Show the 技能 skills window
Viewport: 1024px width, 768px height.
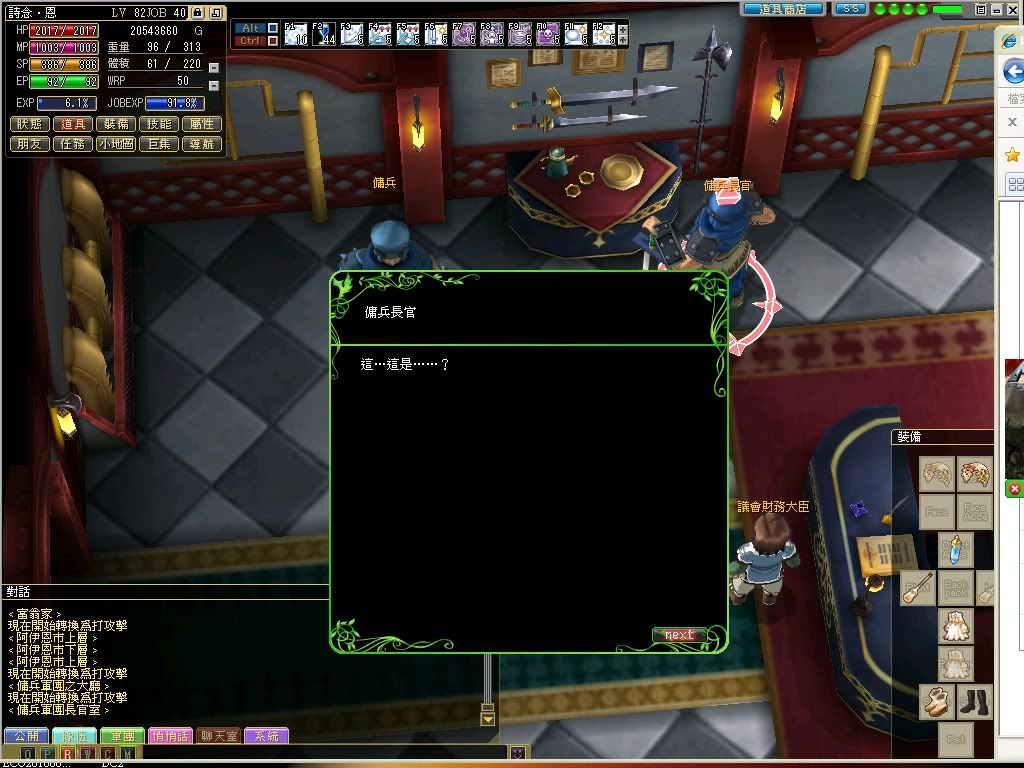click(159, 124)
